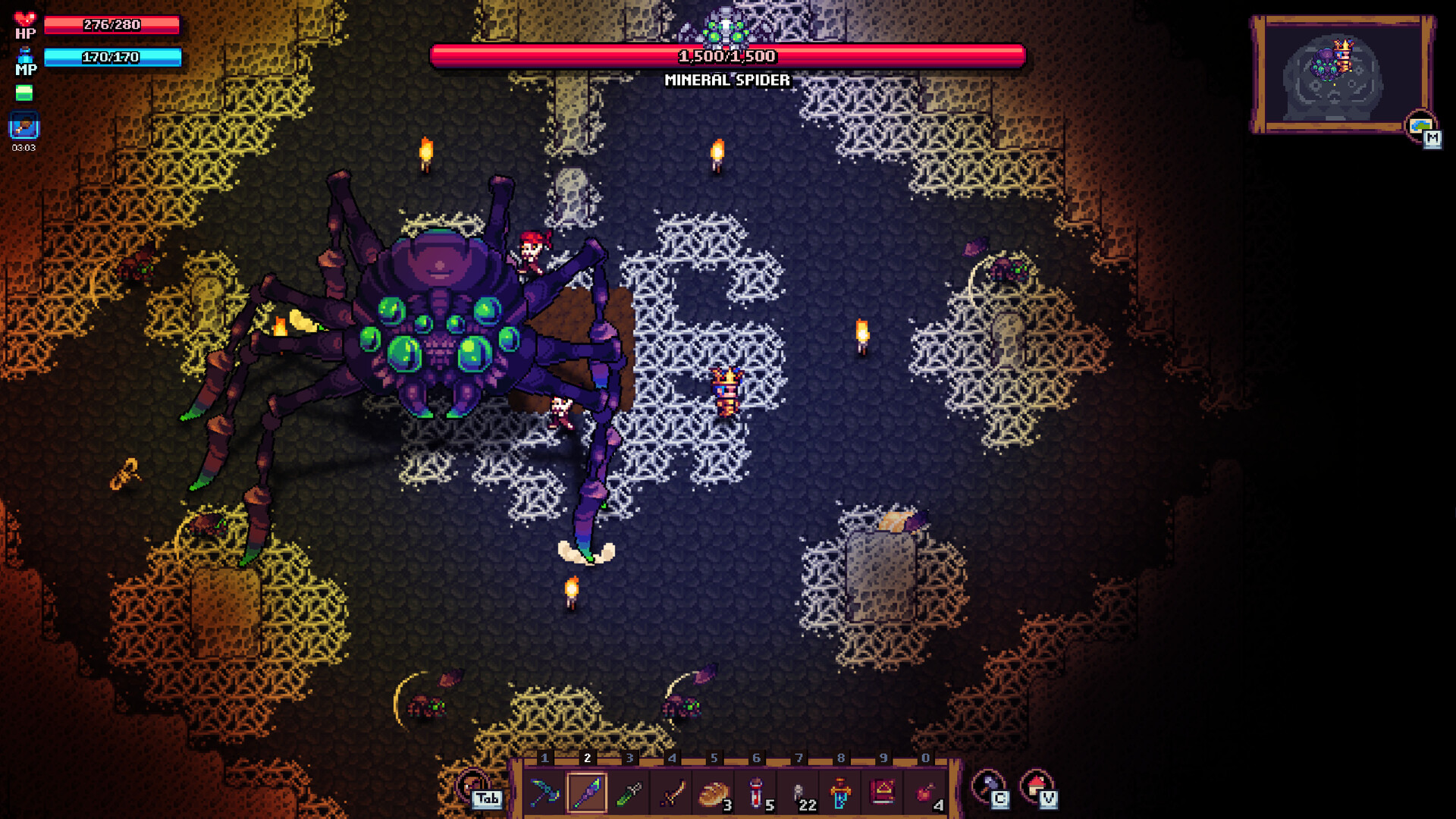
Task: Use the bread from hotbar slot 5
Action: coord(713,791)
